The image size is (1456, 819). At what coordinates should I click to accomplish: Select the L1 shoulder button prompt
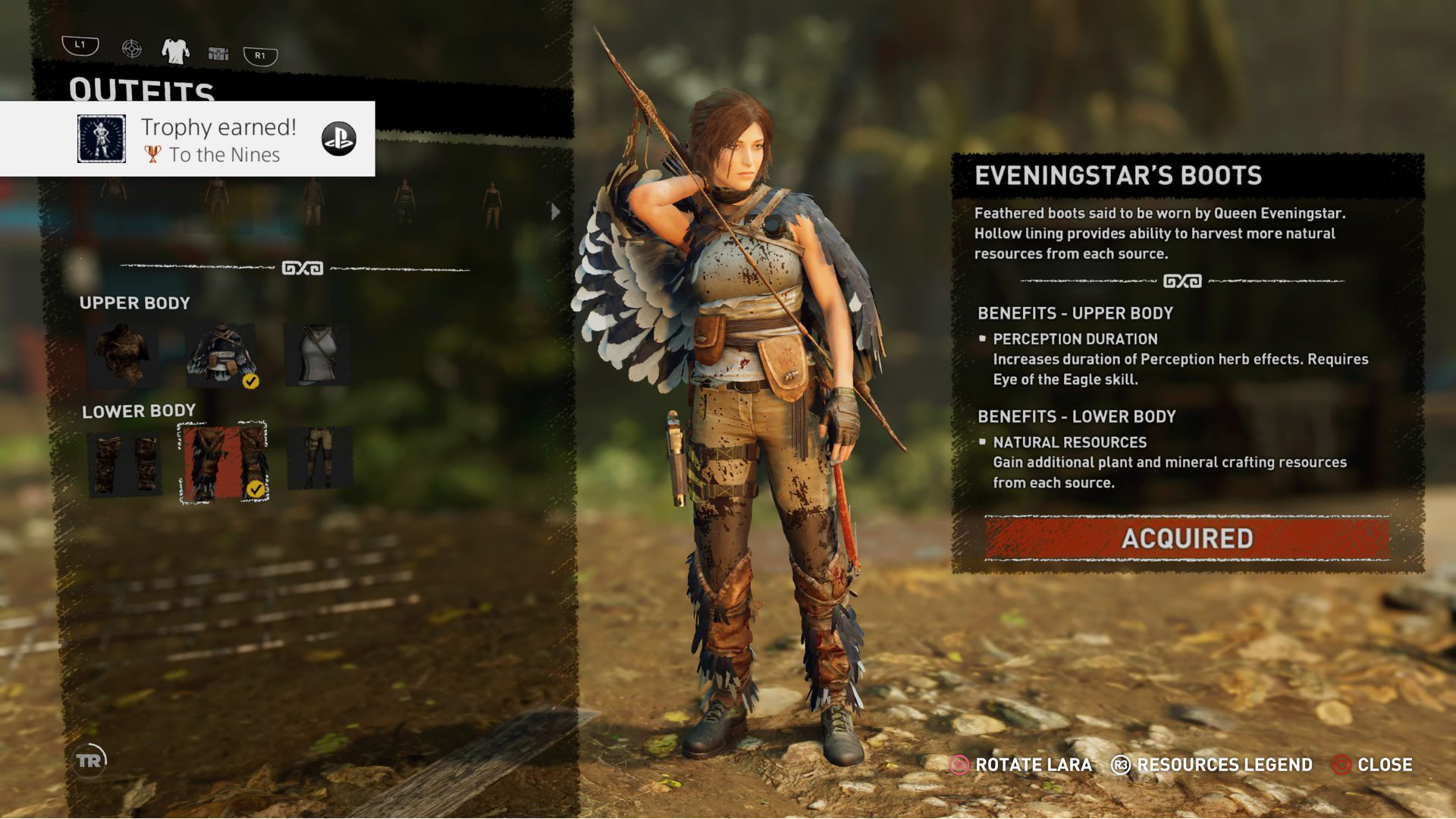point(81,45)
